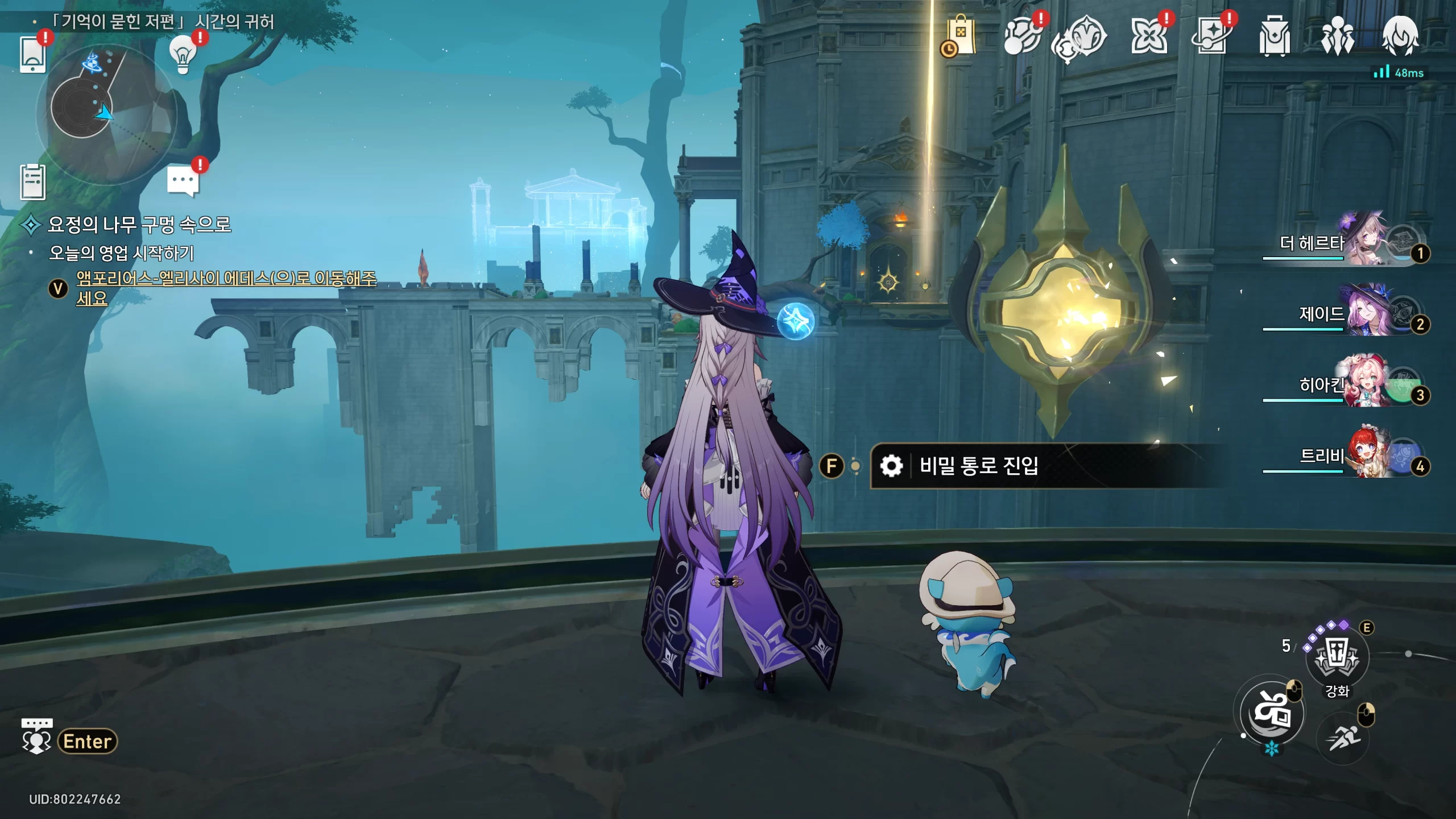Open the mission clipboard icon
The height and width of the screenshot is (819, 1456).
[x=33, y=182]
